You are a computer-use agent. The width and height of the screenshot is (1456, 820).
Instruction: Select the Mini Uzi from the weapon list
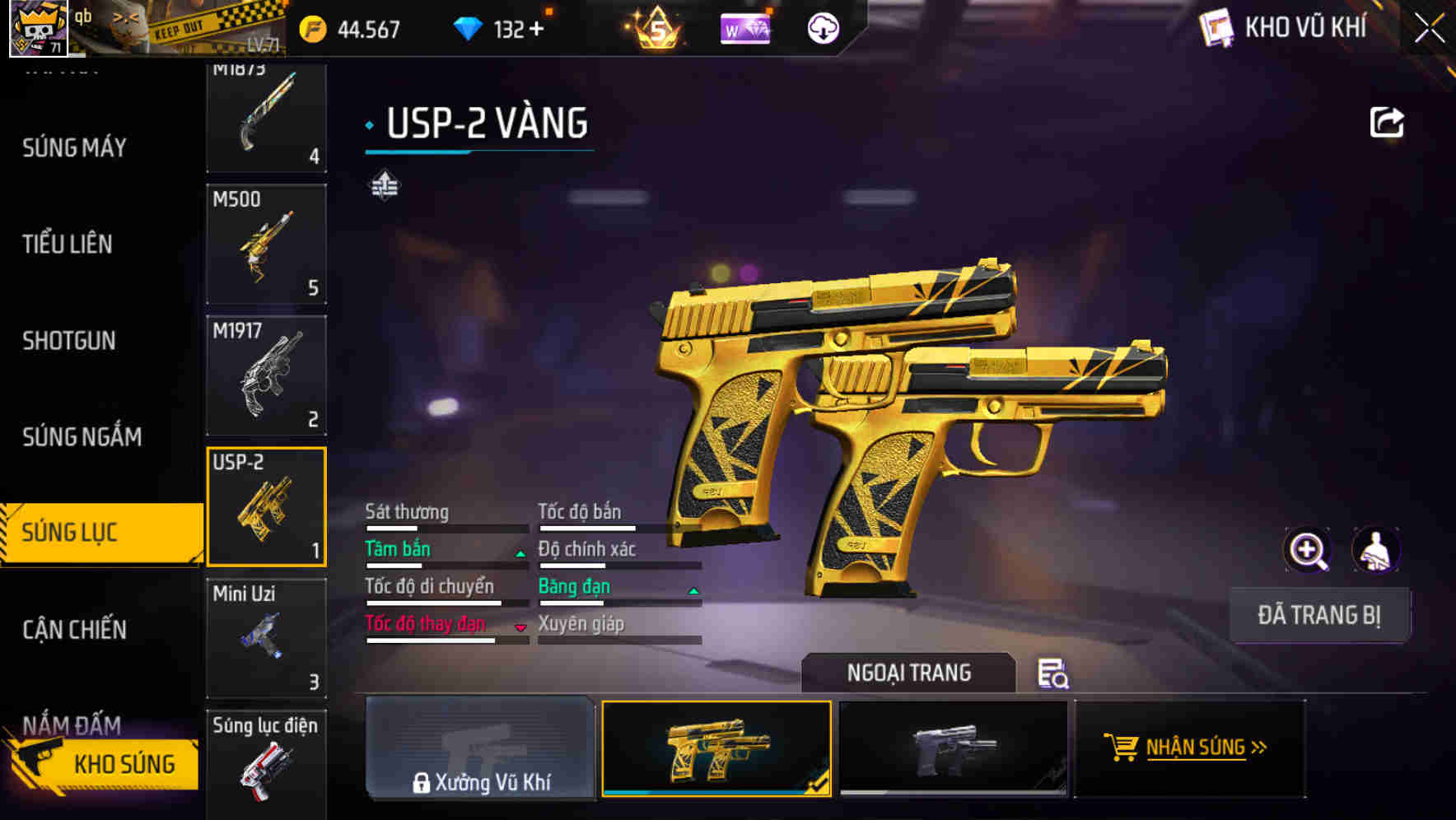(x=266, y=638)
